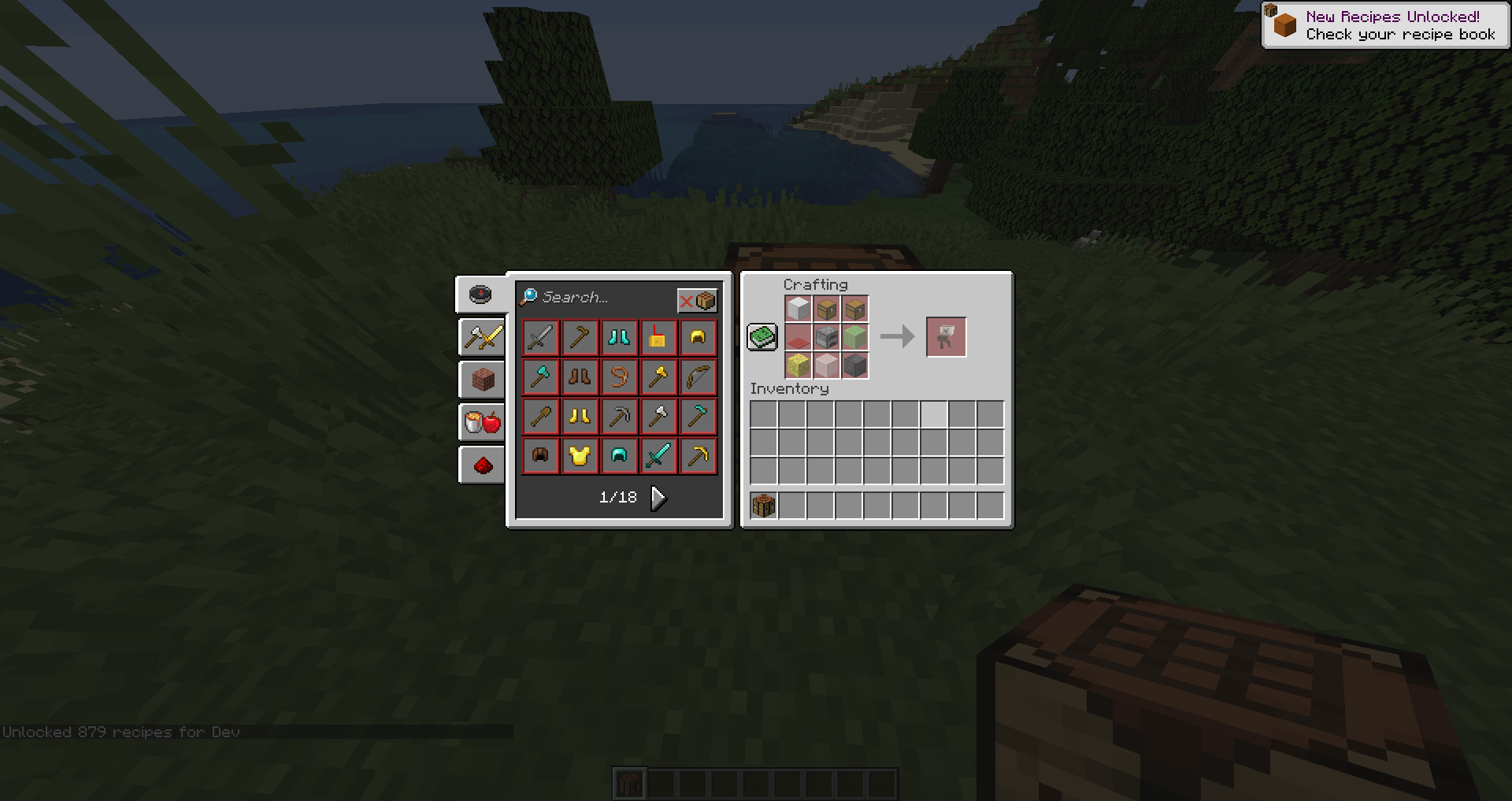Select the crafting table in the inventory slot
The height and width of the screenshot is (801, 1512).
coord(762,505)
